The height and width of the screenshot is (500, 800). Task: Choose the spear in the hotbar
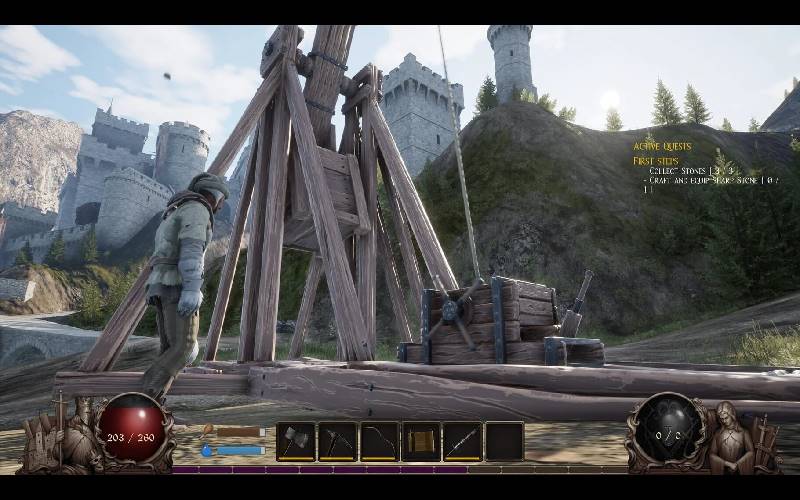(463, 441)
